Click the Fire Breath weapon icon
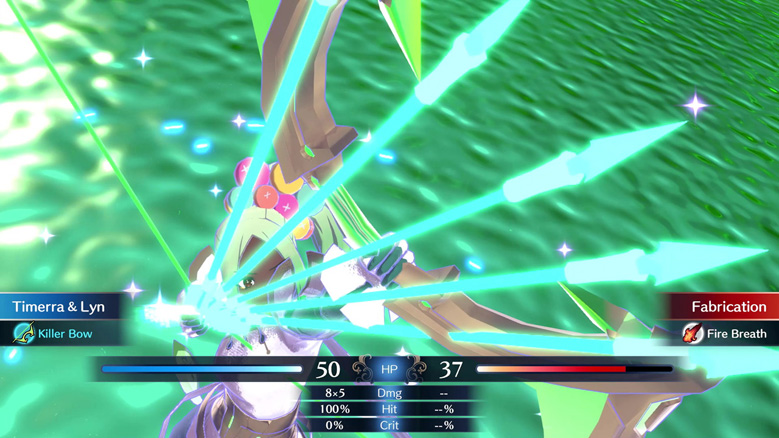Screen dimensions: 779x438 [692, 334]
